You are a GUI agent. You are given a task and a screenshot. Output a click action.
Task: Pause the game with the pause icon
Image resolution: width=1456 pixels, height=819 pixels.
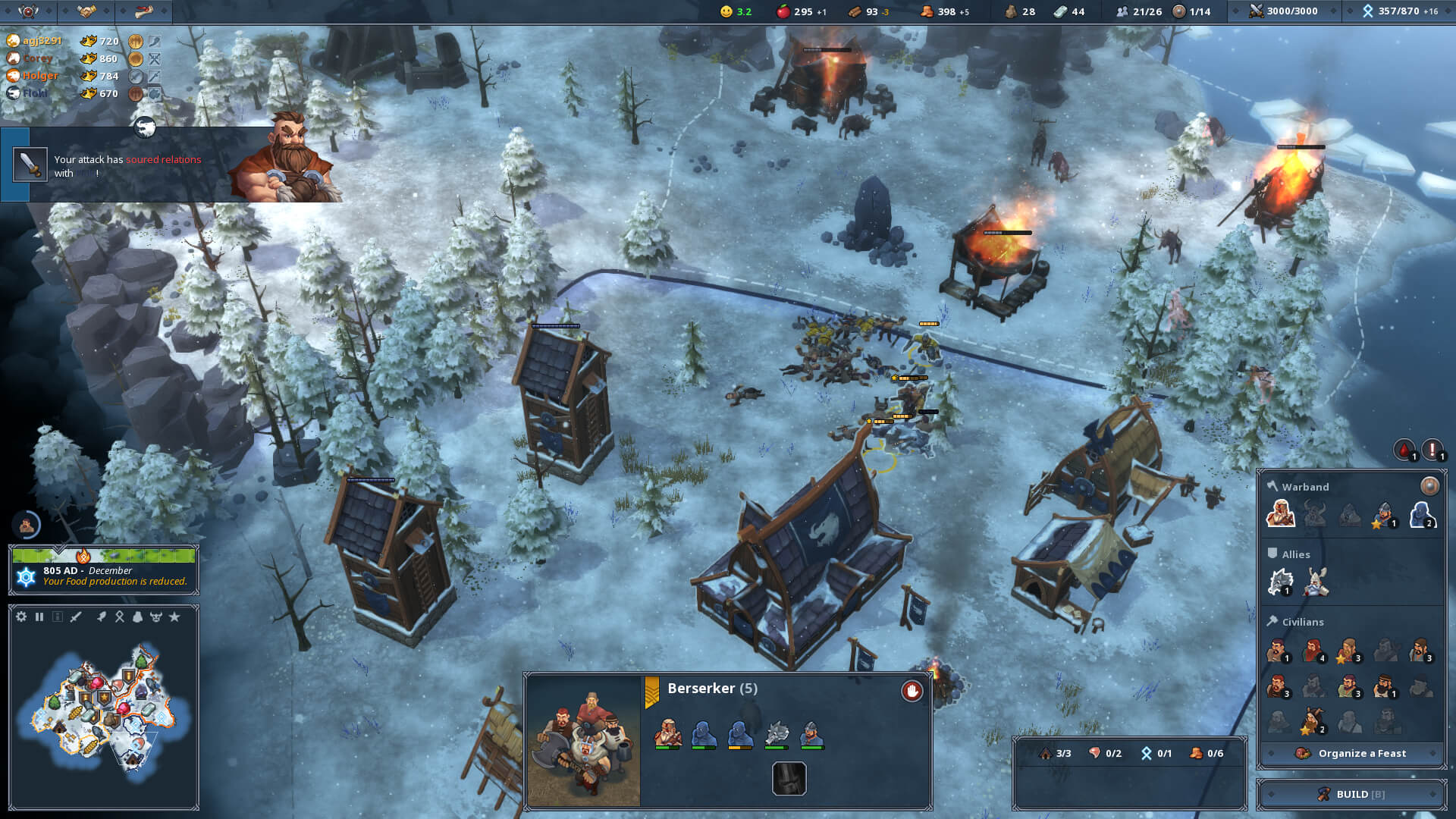(x=39, y=617)
